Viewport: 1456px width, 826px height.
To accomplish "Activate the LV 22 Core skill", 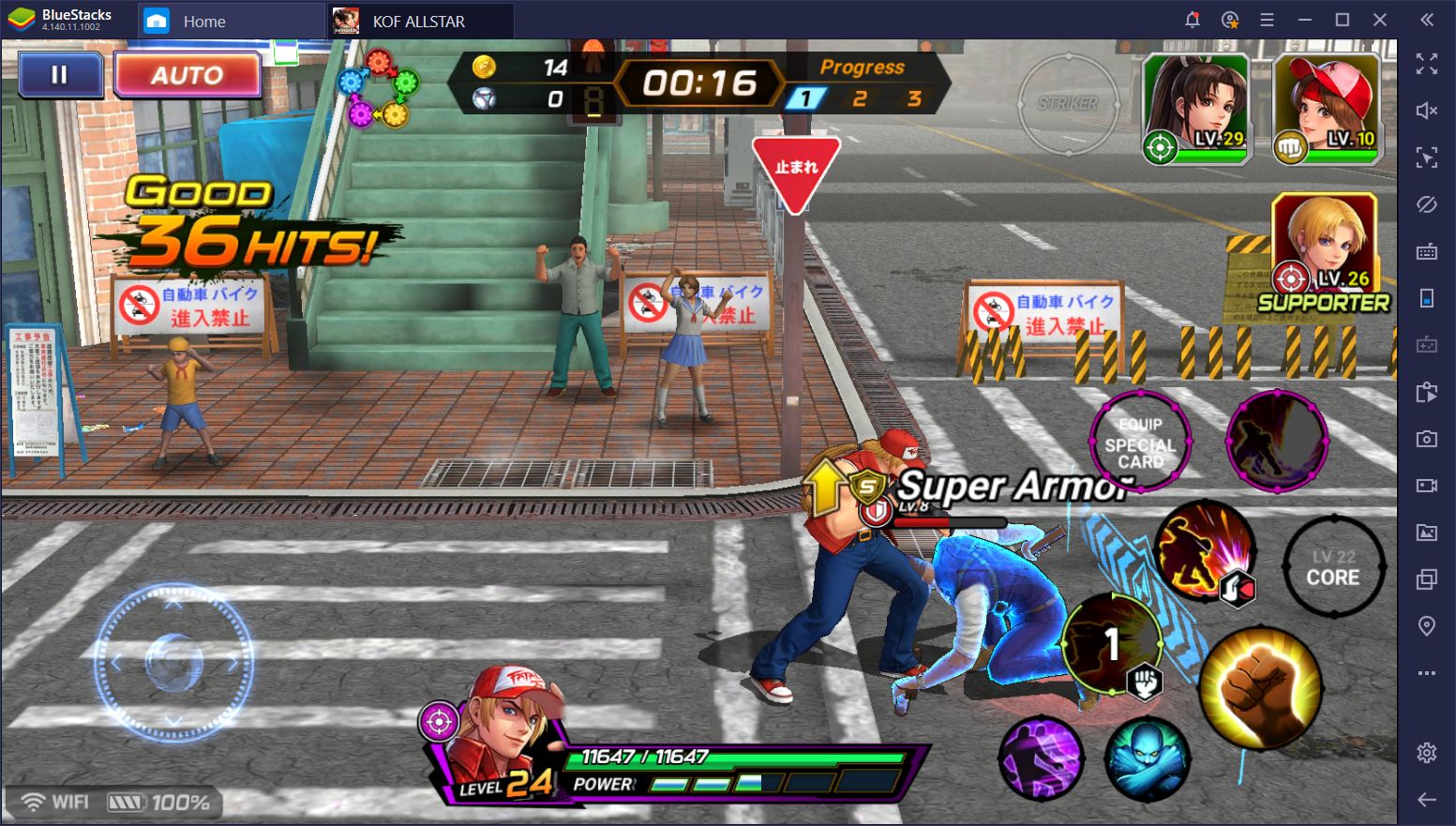I will click(x=1333, y=567).
